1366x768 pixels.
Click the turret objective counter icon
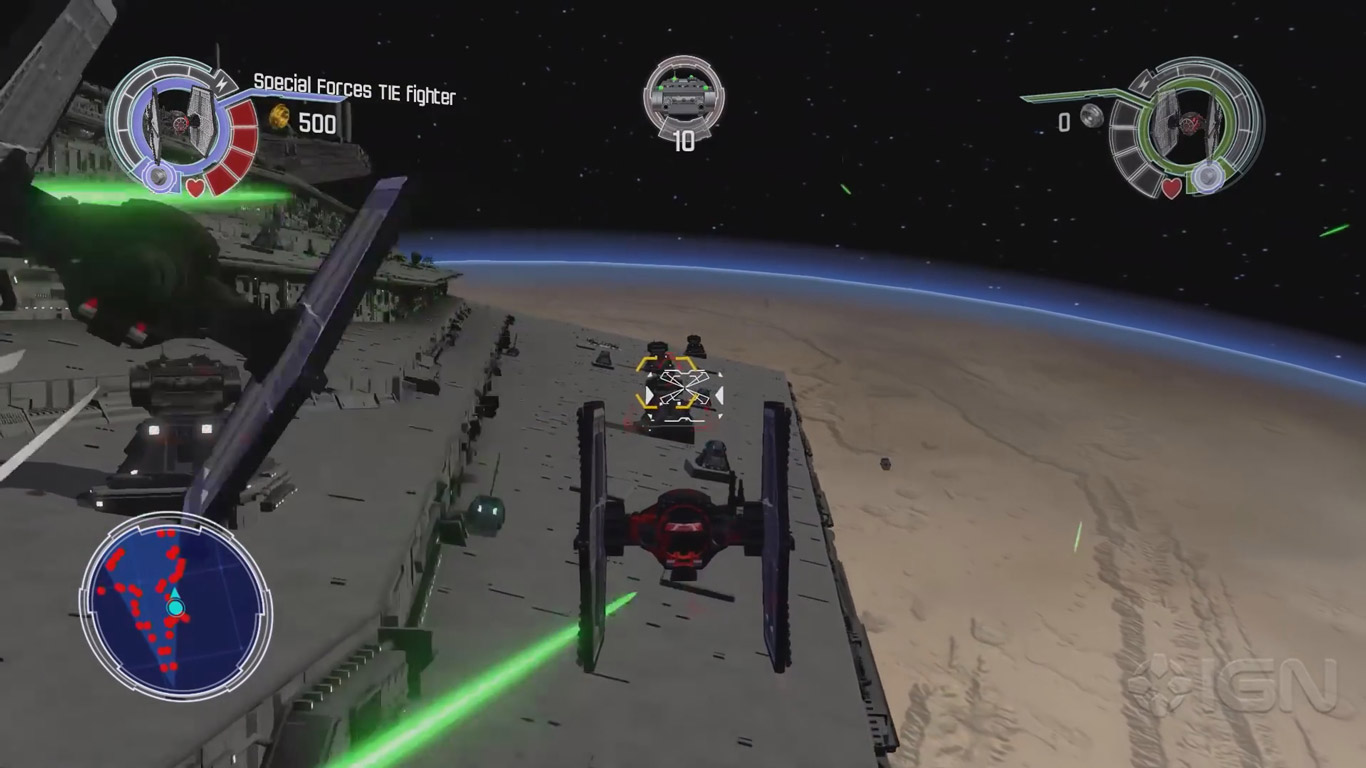pyautogui.click(x=684, y=95)
